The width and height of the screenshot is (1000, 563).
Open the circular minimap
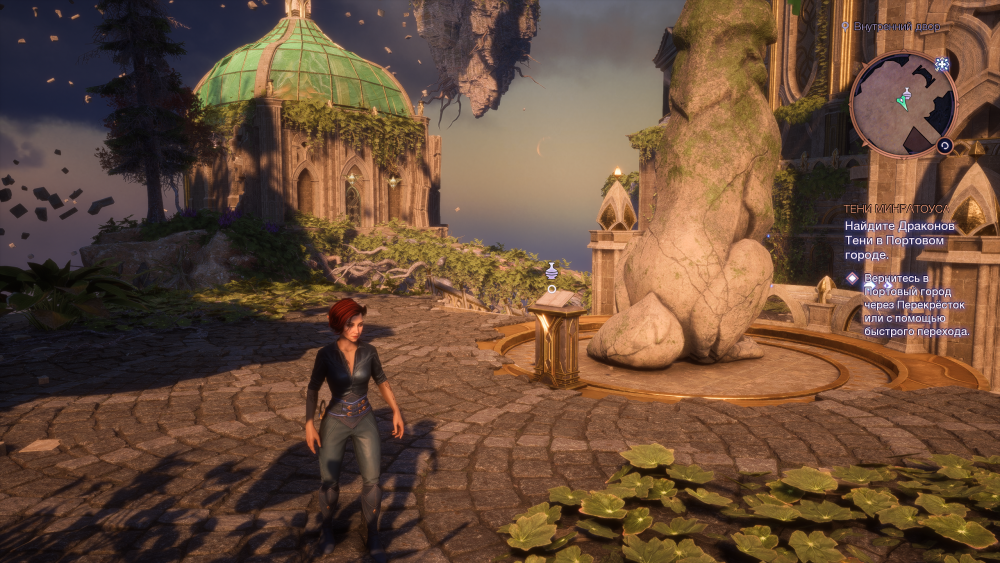tap(903, 104)
